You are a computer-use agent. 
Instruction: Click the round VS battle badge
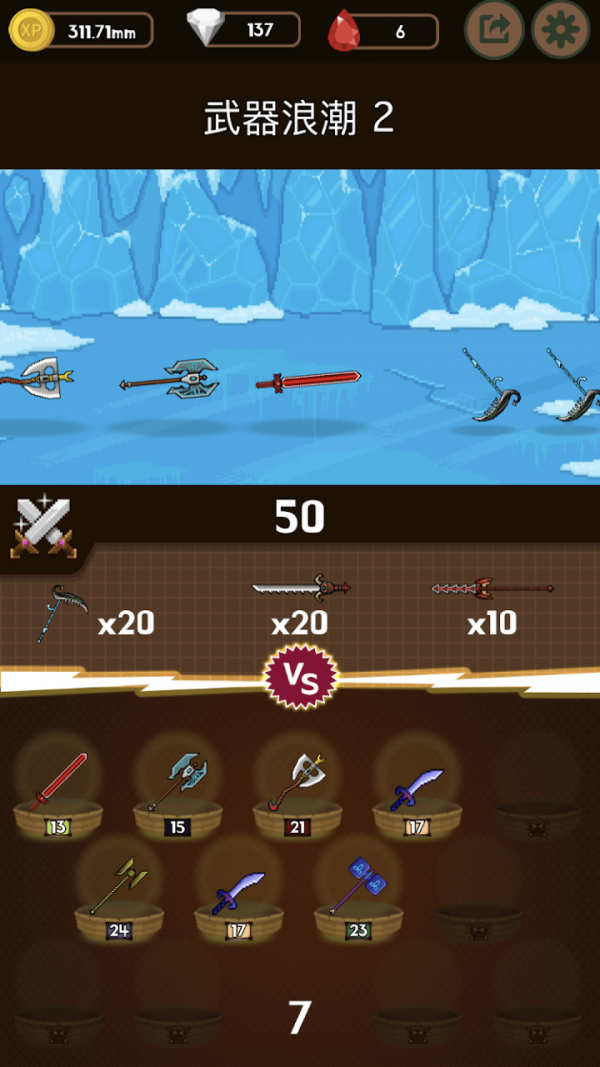tap(300, 677)
